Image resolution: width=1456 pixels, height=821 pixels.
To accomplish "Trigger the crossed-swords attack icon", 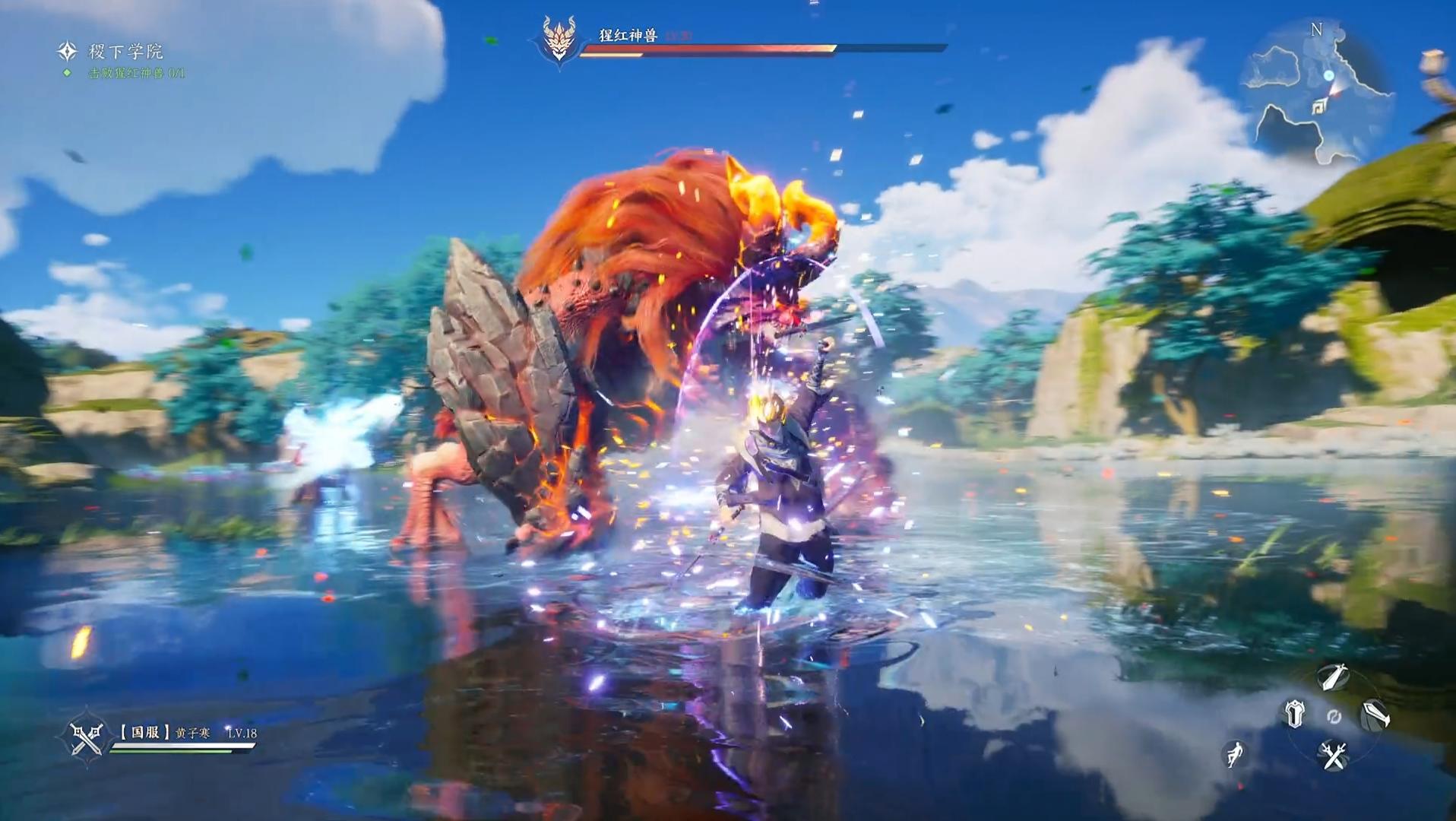I will click(x=1332, y=756).
